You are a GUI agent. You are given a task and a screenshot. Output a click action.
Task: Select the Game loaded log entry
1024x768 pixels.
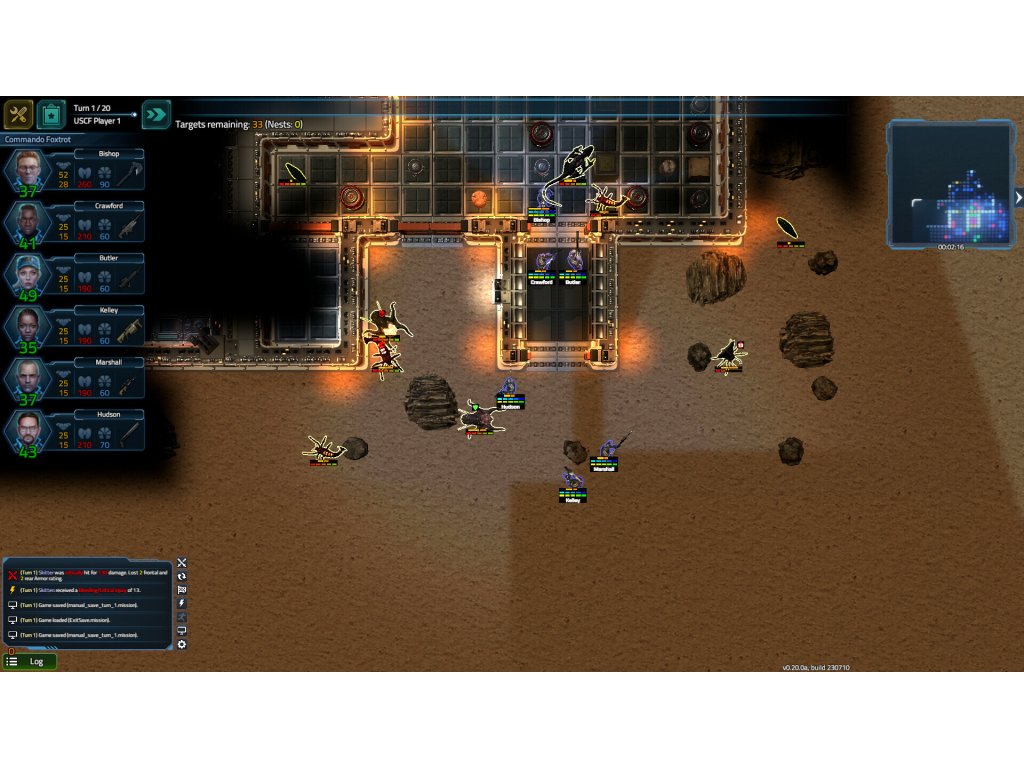tap(80, 620)
